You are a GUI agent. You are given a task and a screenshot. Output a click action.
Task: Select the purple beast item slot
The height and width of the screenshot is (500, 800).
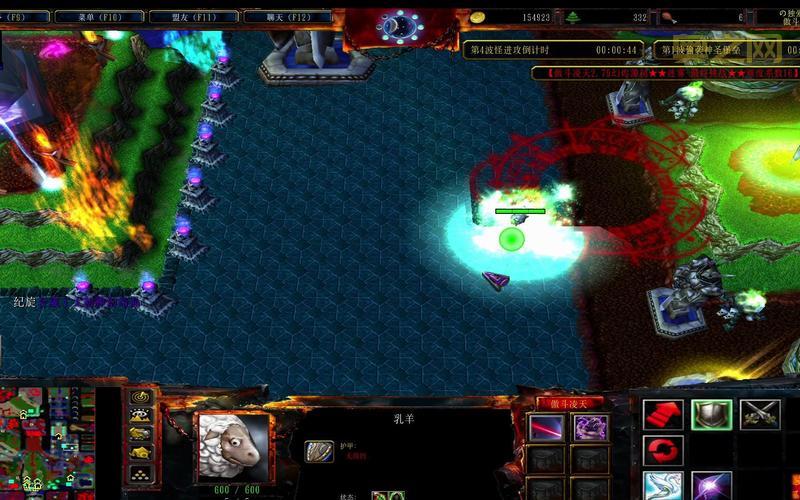[590, 427]
